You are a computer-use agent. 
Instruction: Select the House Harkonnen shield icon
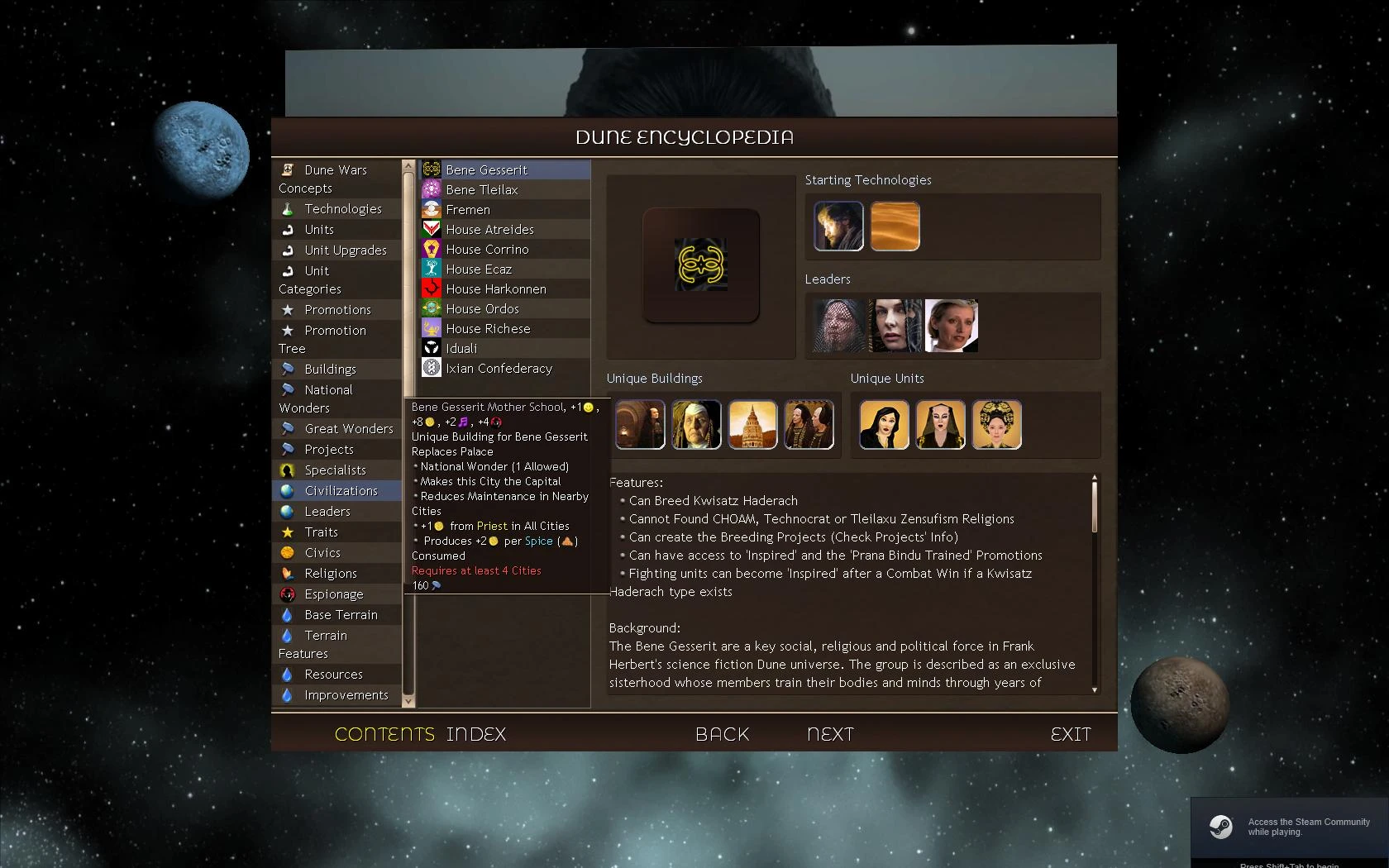(x=431, y=288)
